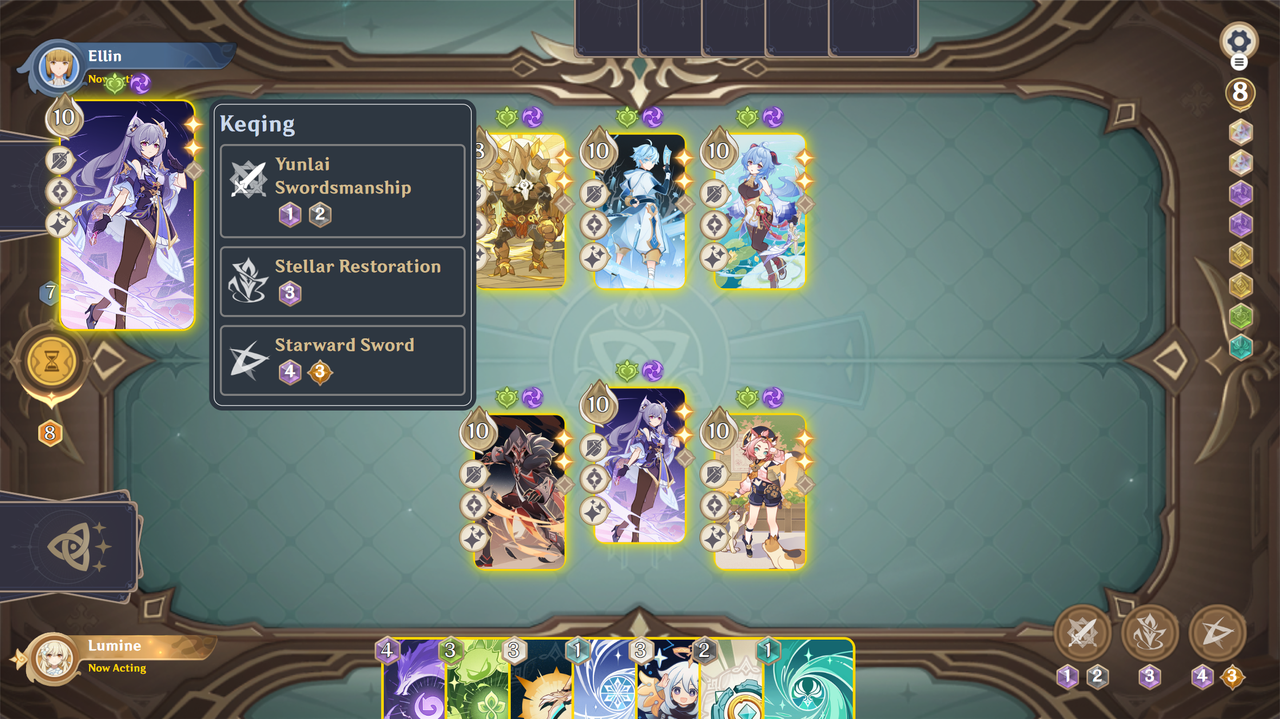Trigger the round Starward Sword burst button
Image resolution: width=1280 pixels, height=719 pixels.
pos(1217,633)
